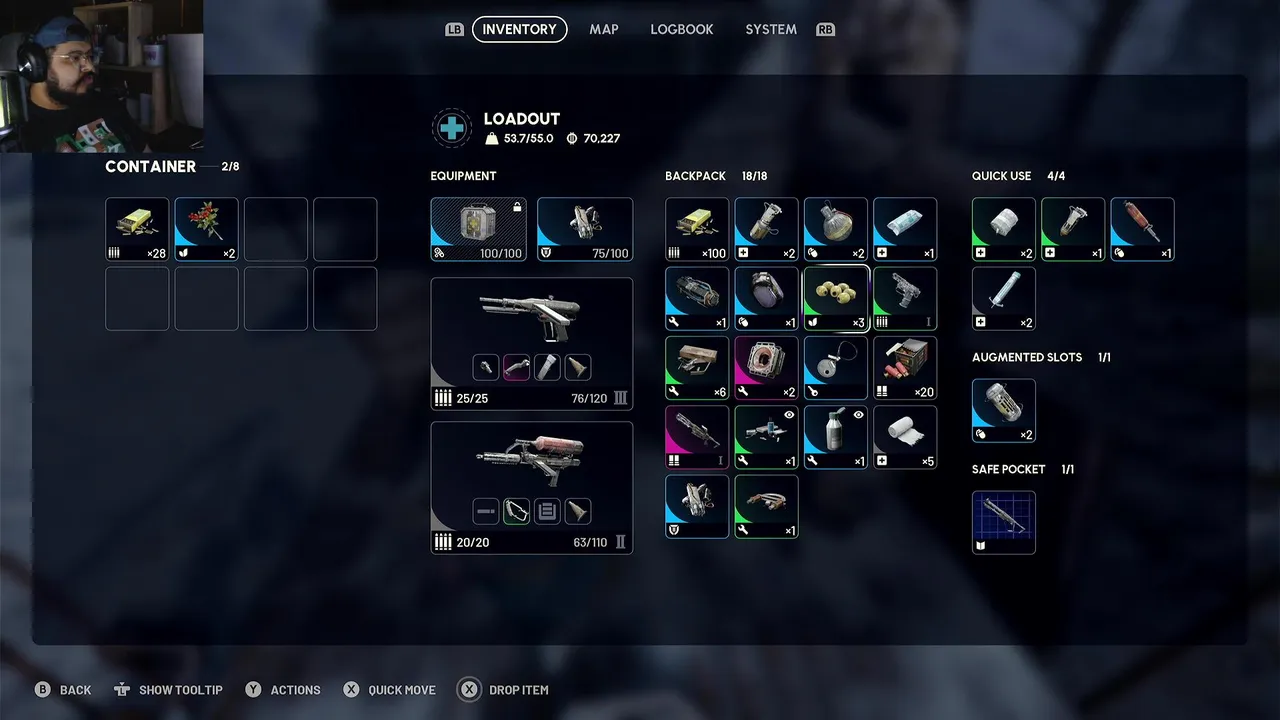Select the red-handled tool in quick use
The height and width of the screenshot is (720, 1280).
[1141, 229]
